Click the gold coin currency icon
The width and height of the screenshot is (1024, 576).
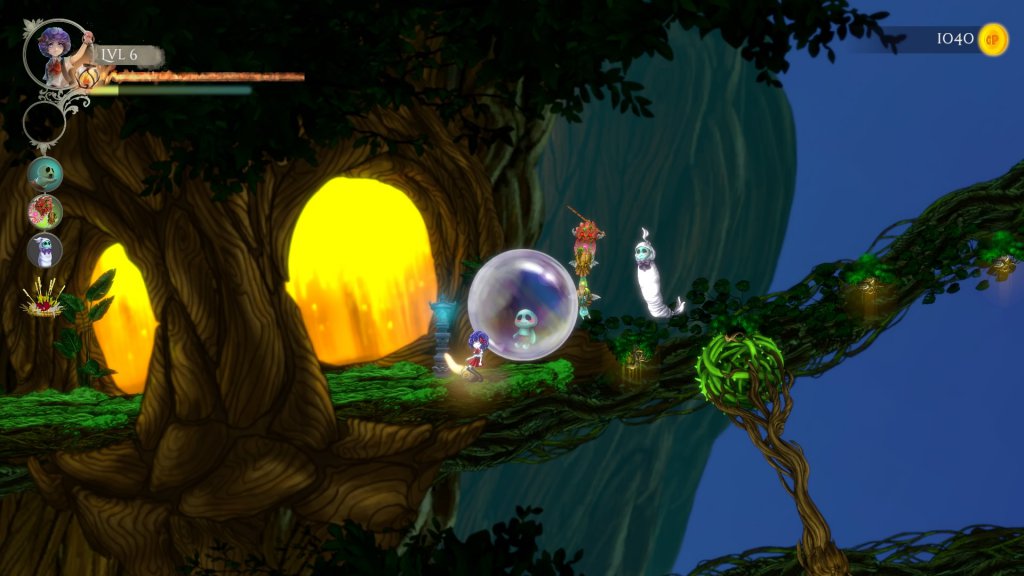pos(992,39)
